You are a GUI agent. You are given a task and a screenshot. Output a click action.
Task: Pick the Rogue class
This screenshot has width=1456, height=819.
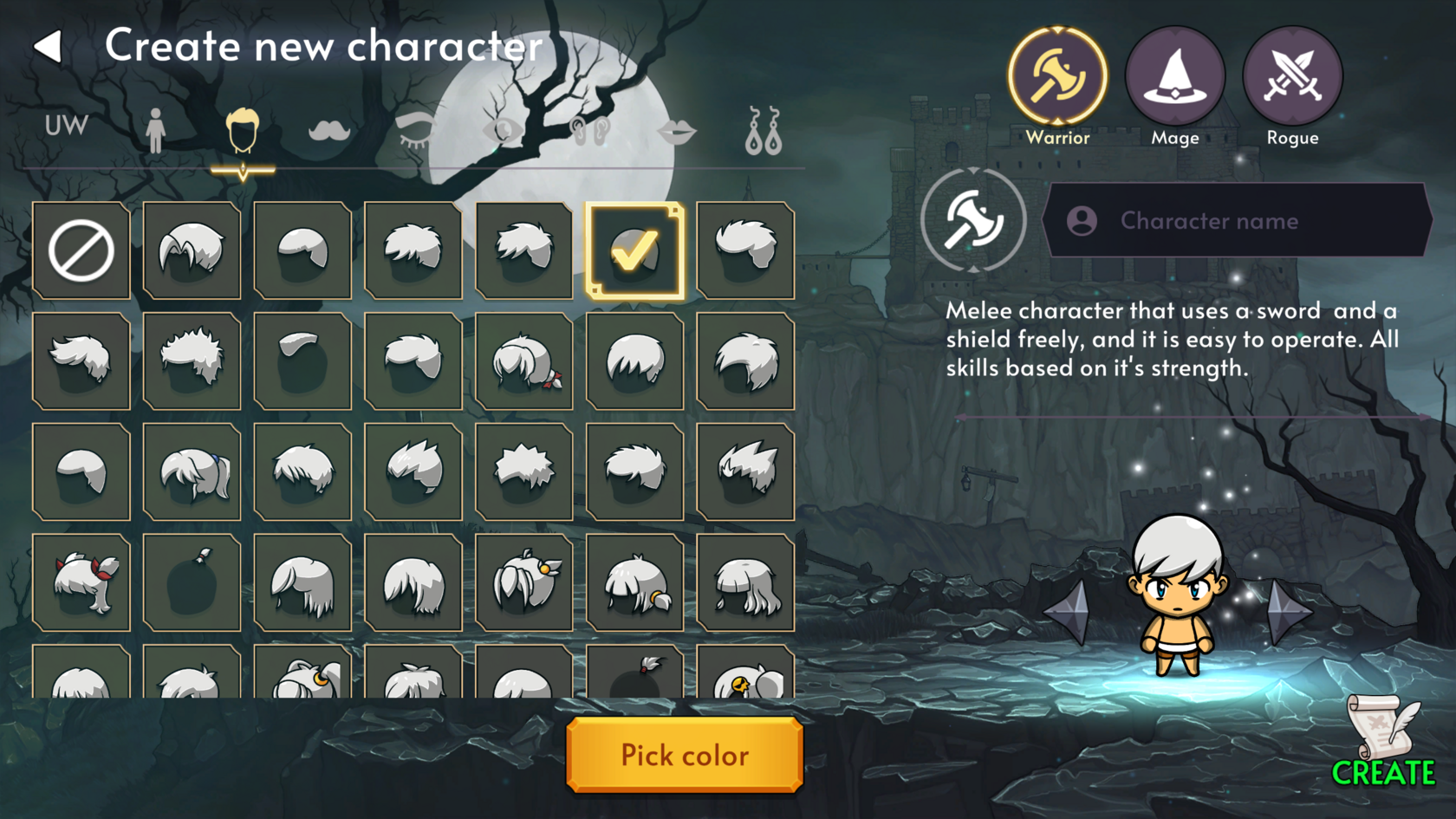(x=1292, y=78)
